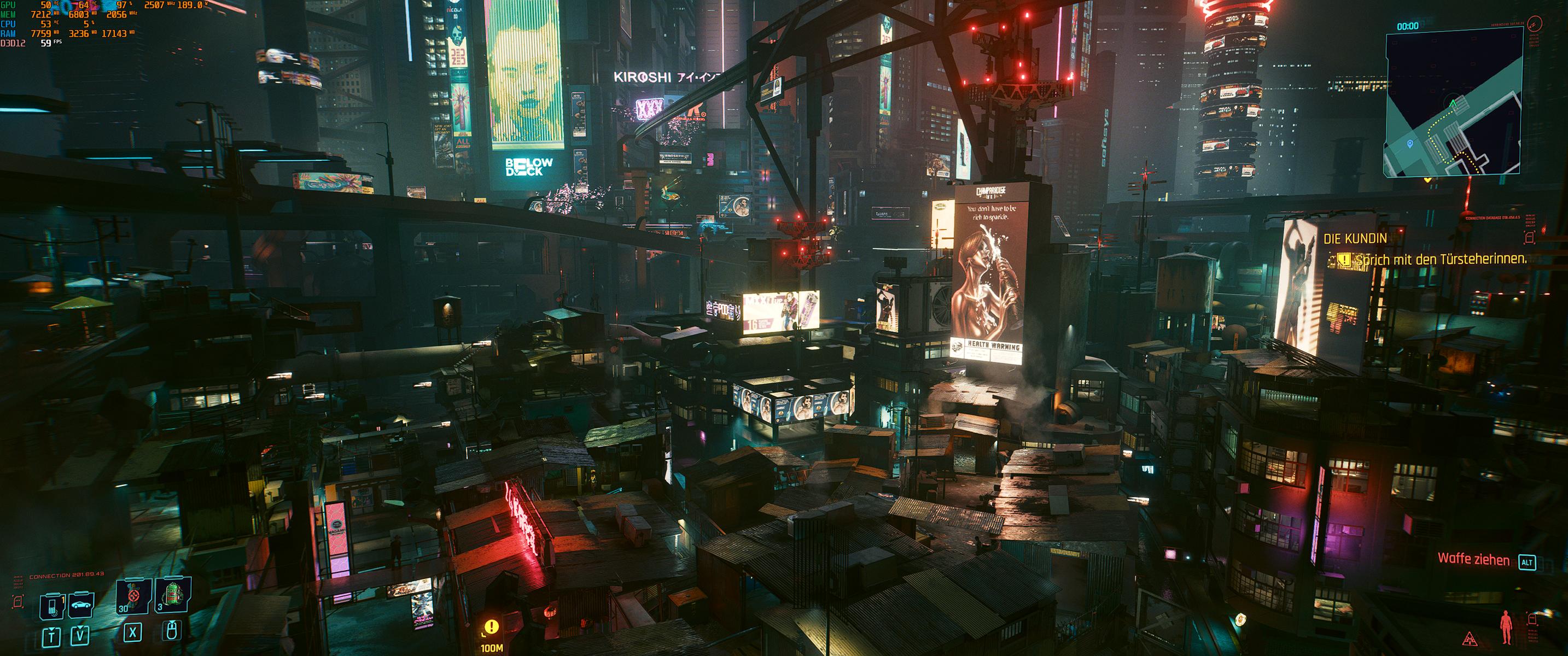Open the phone icon in the quickslot bar
1568x656 pixels.
[x=52, y=606]
